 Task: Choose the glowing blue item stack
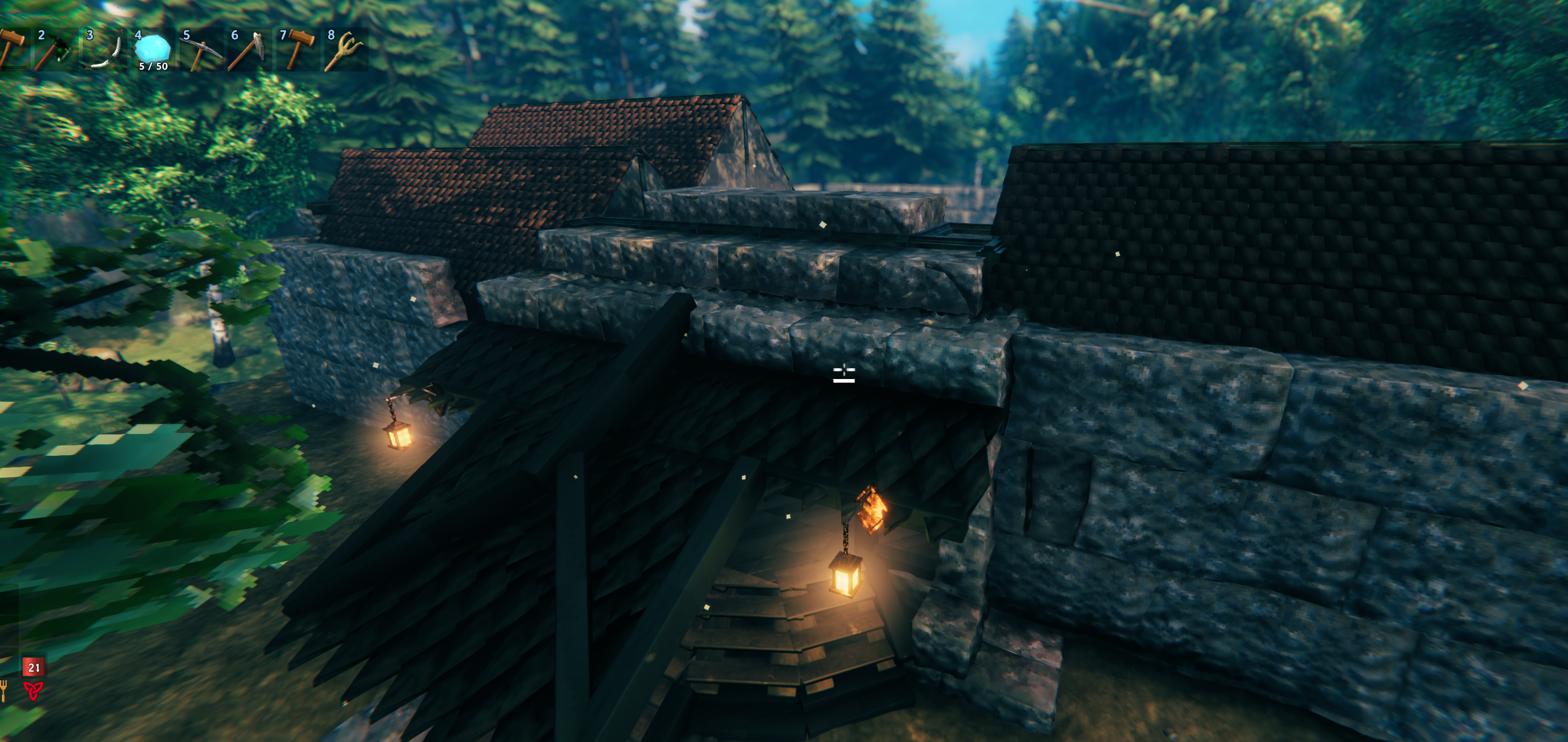coord(152,50)
